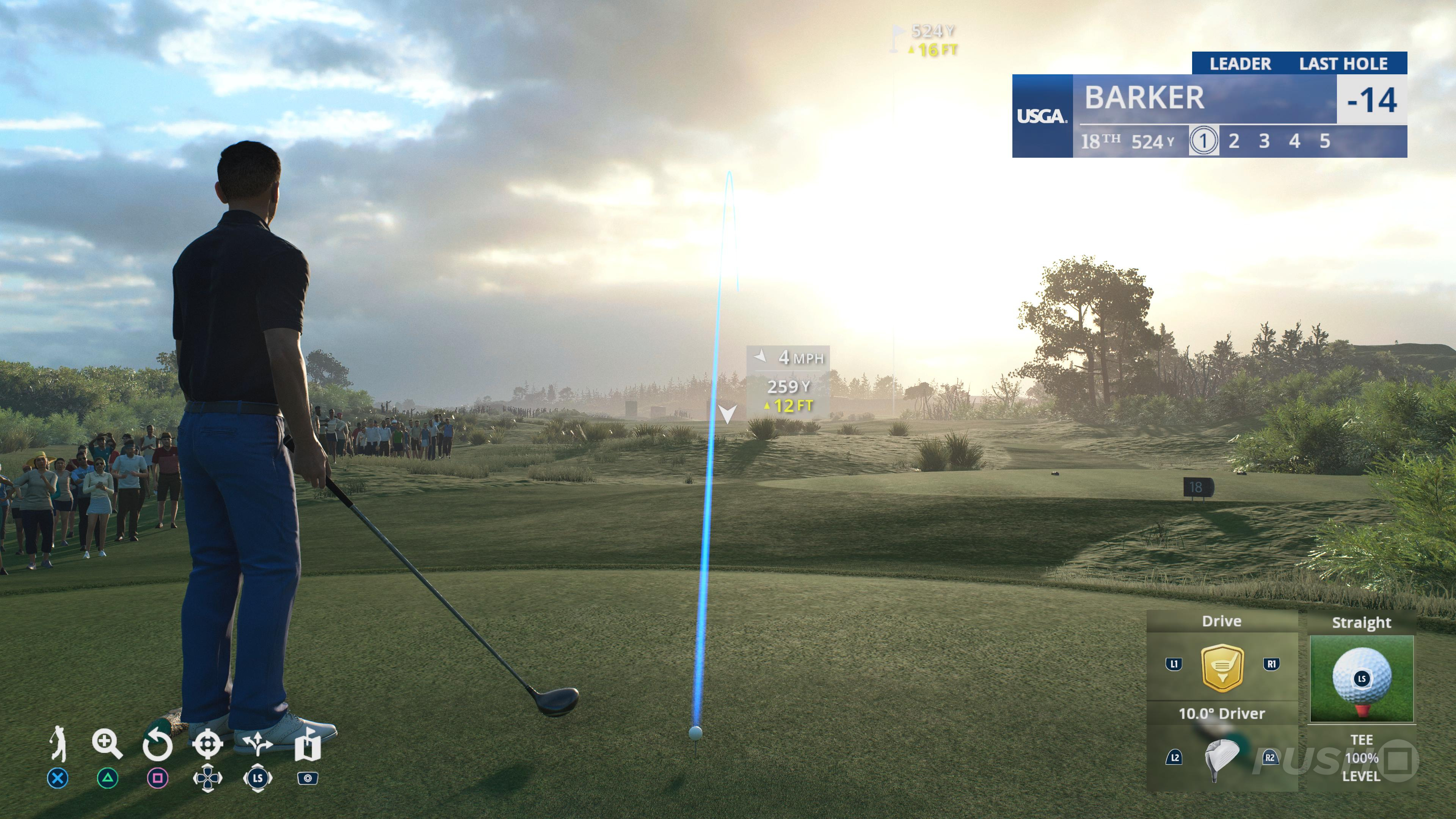
Task: Click the USGA logo on the scoreboard
Action: coord(1042,116)
